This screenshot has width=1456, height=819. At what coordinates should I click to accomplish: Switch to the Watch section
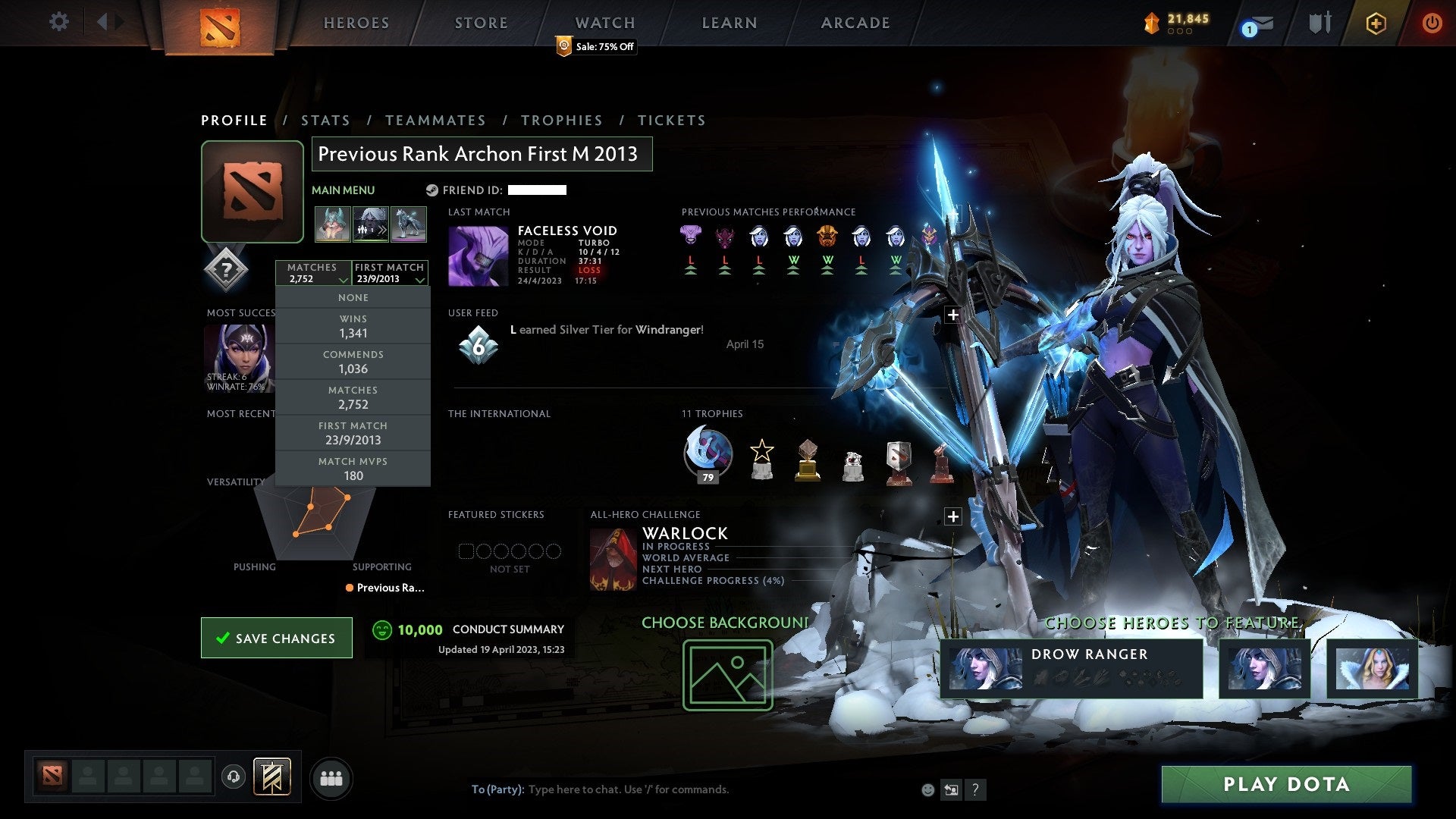pos(604,23)
